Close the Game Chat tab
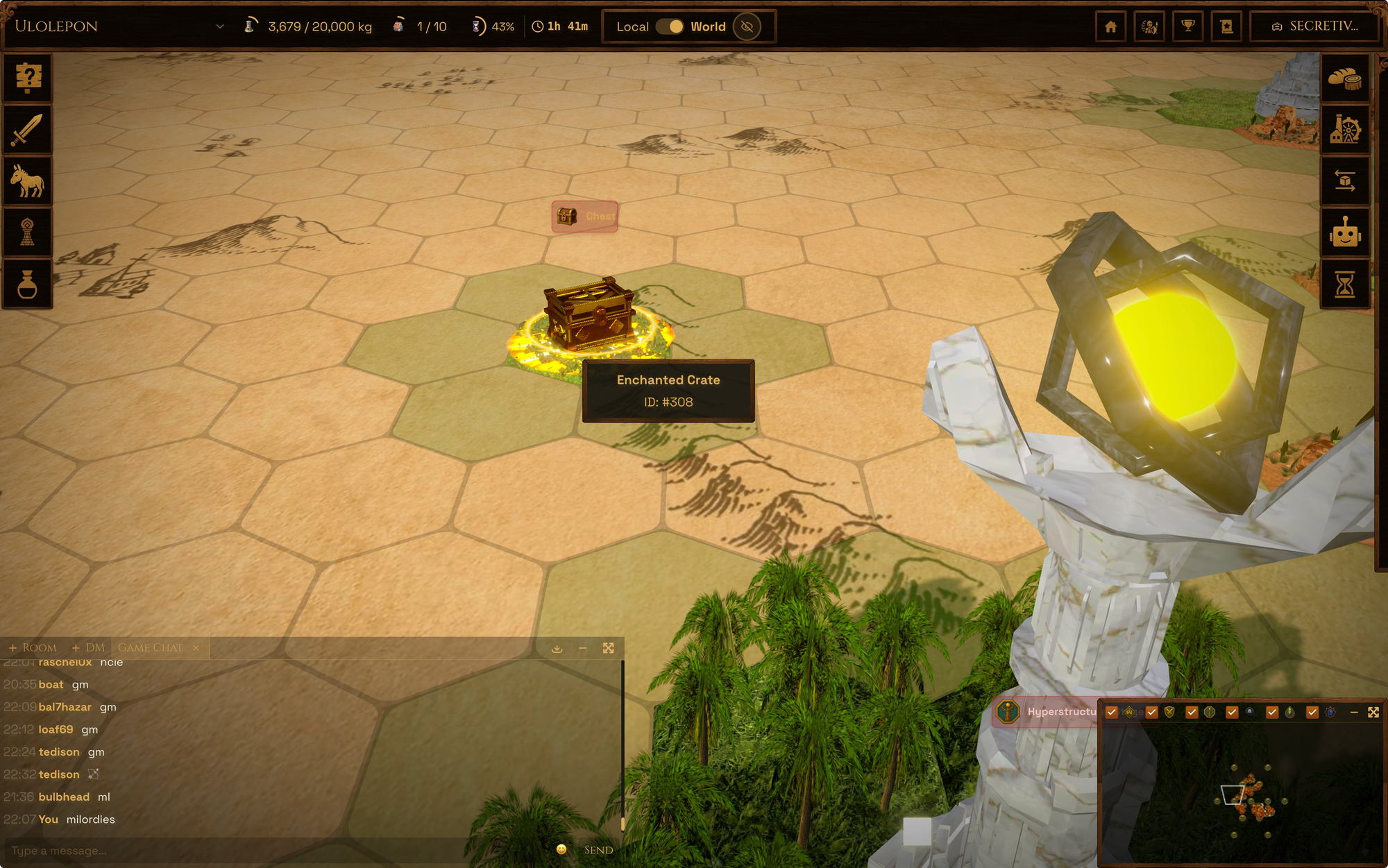 [196, 648]
